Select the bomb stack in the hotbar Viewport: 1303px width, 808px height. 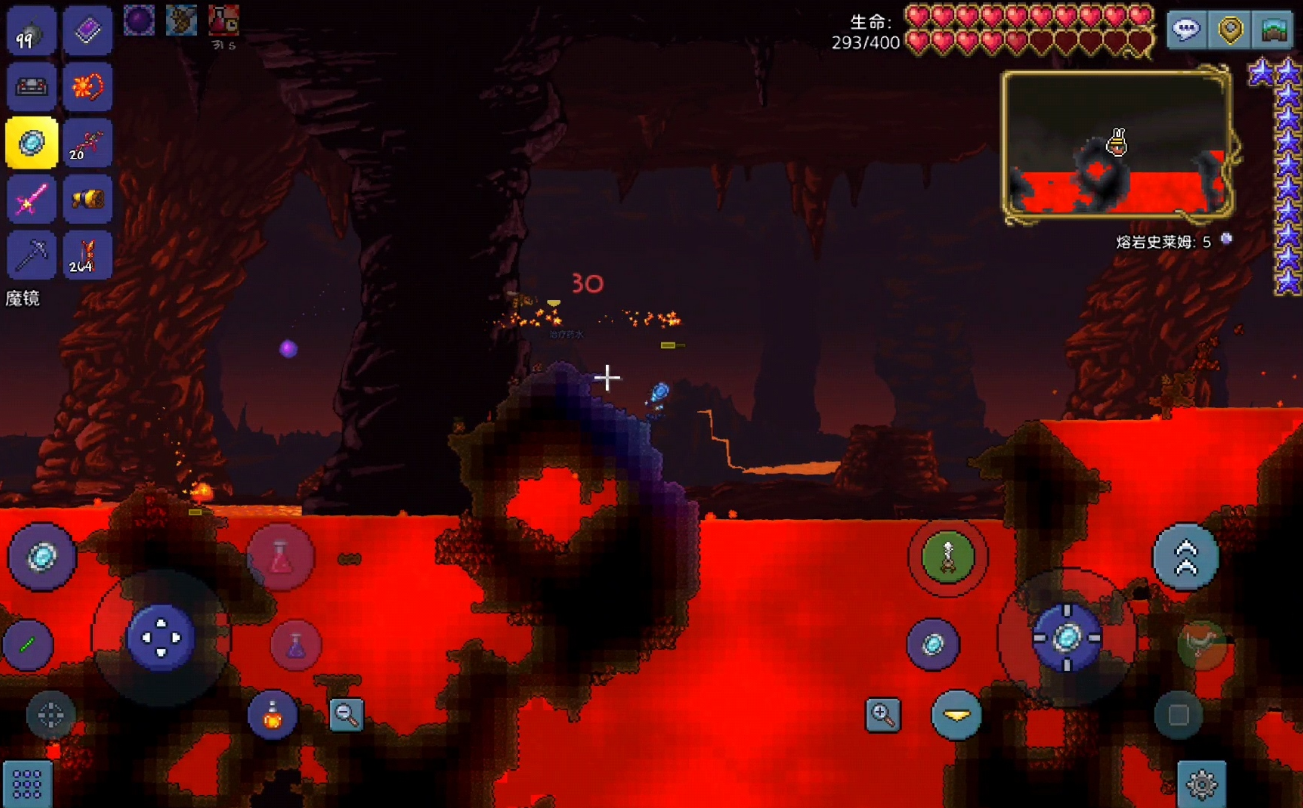point(31,31)
